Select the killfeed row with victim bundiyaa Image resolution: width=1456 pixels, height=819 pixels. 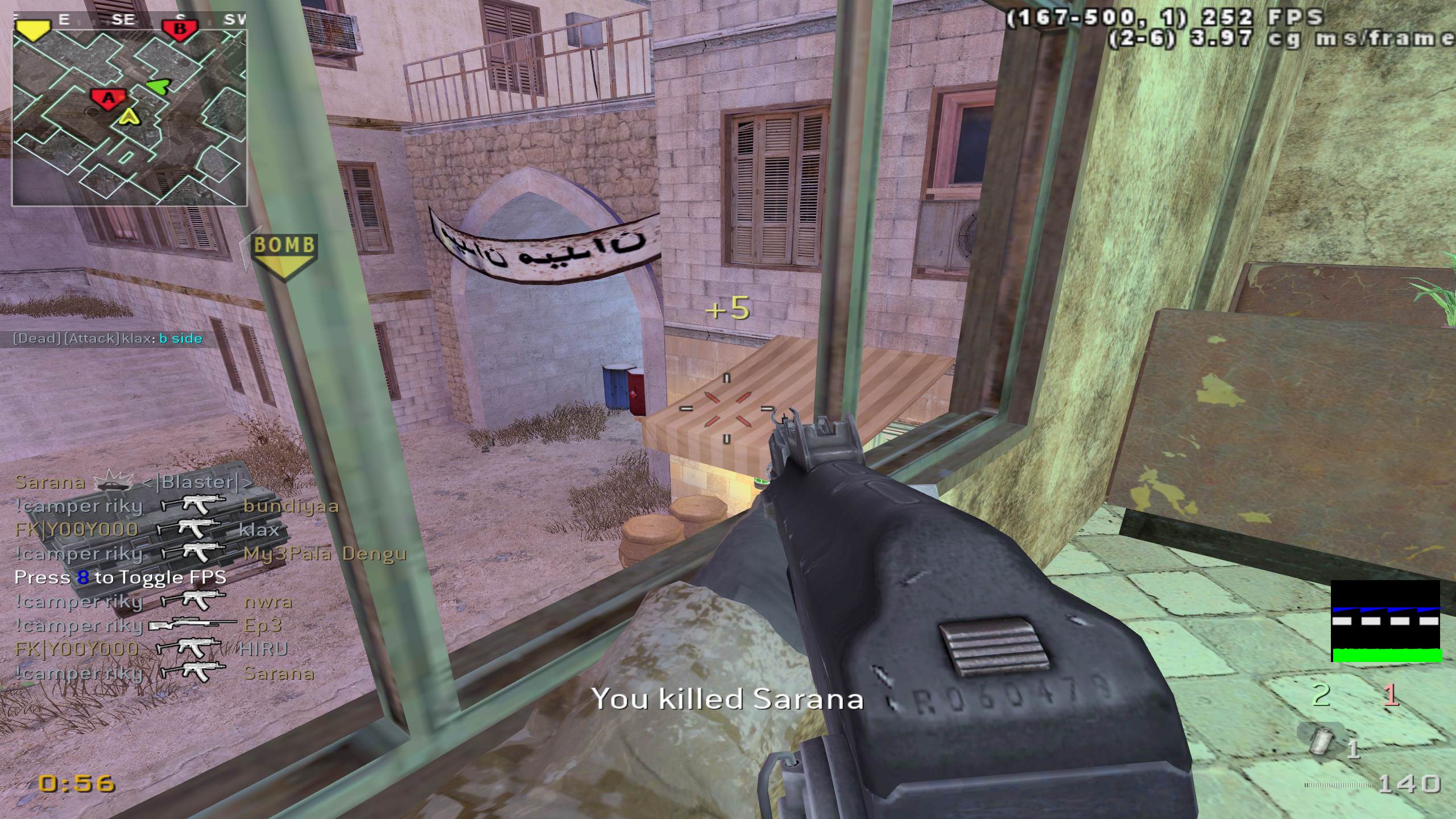point(176,506)
